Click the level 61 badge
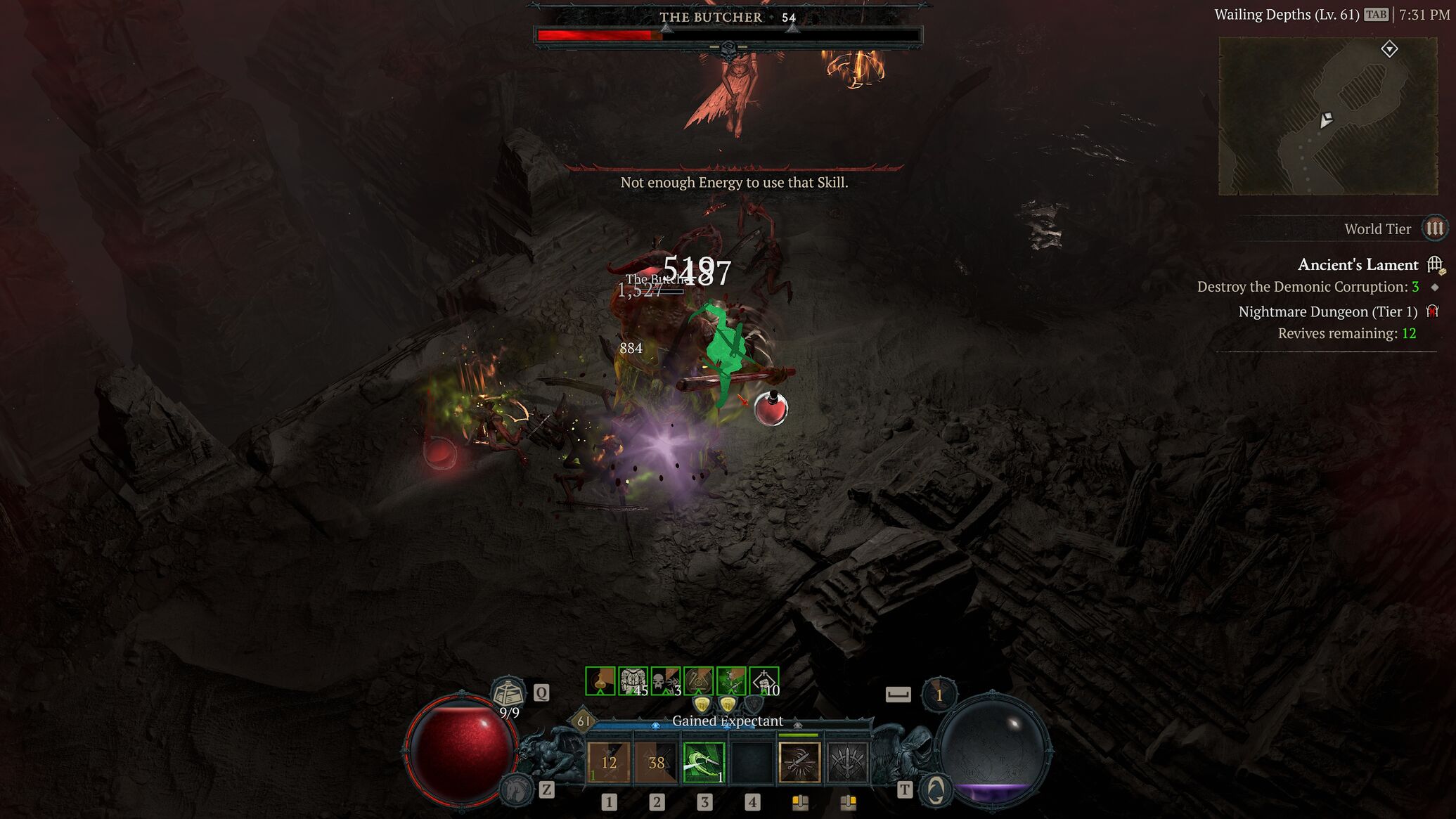1456x819 pixels. pyautogui.click(x=584, y=721)
